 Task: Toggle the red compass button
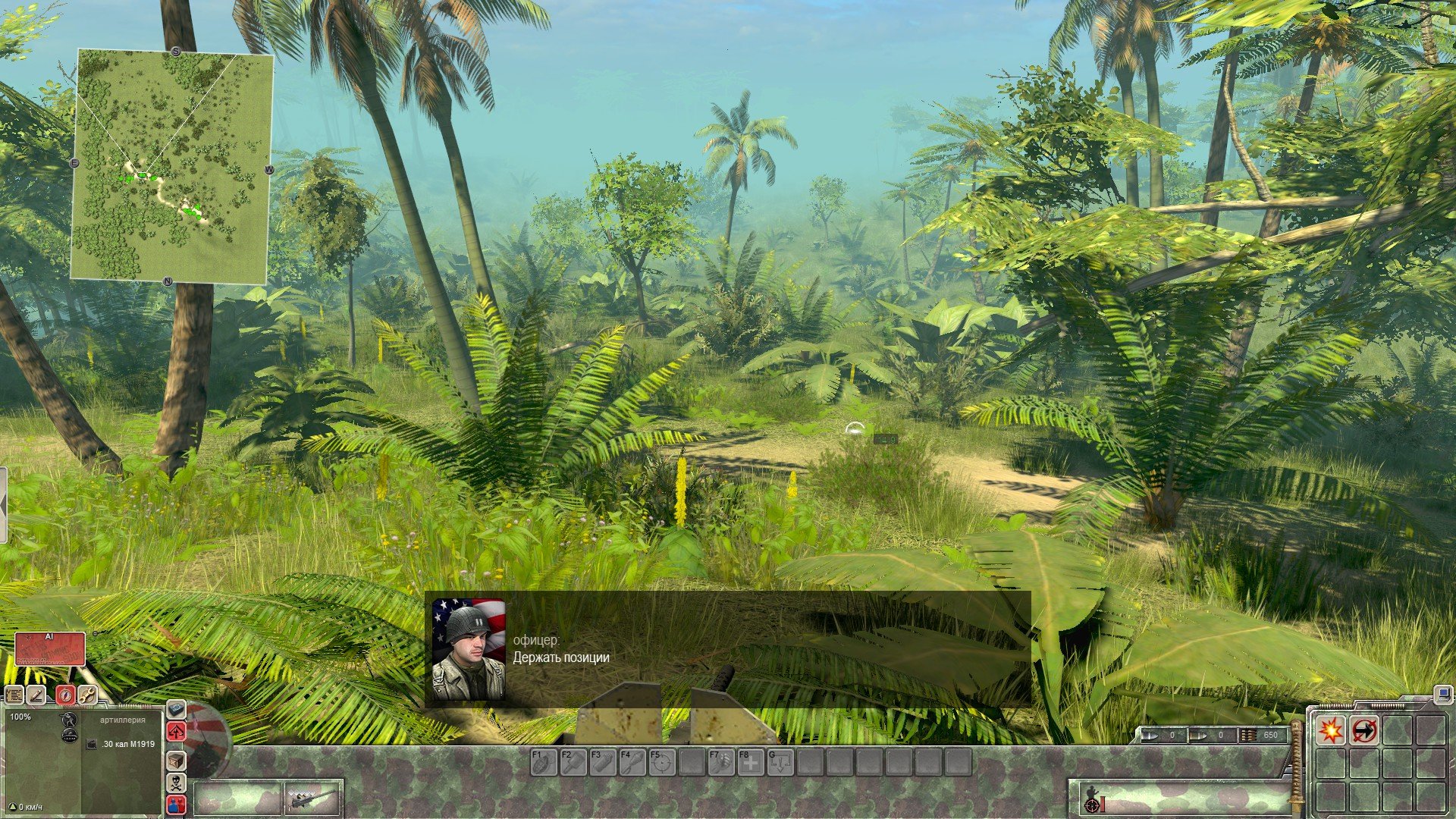[66, 694]
